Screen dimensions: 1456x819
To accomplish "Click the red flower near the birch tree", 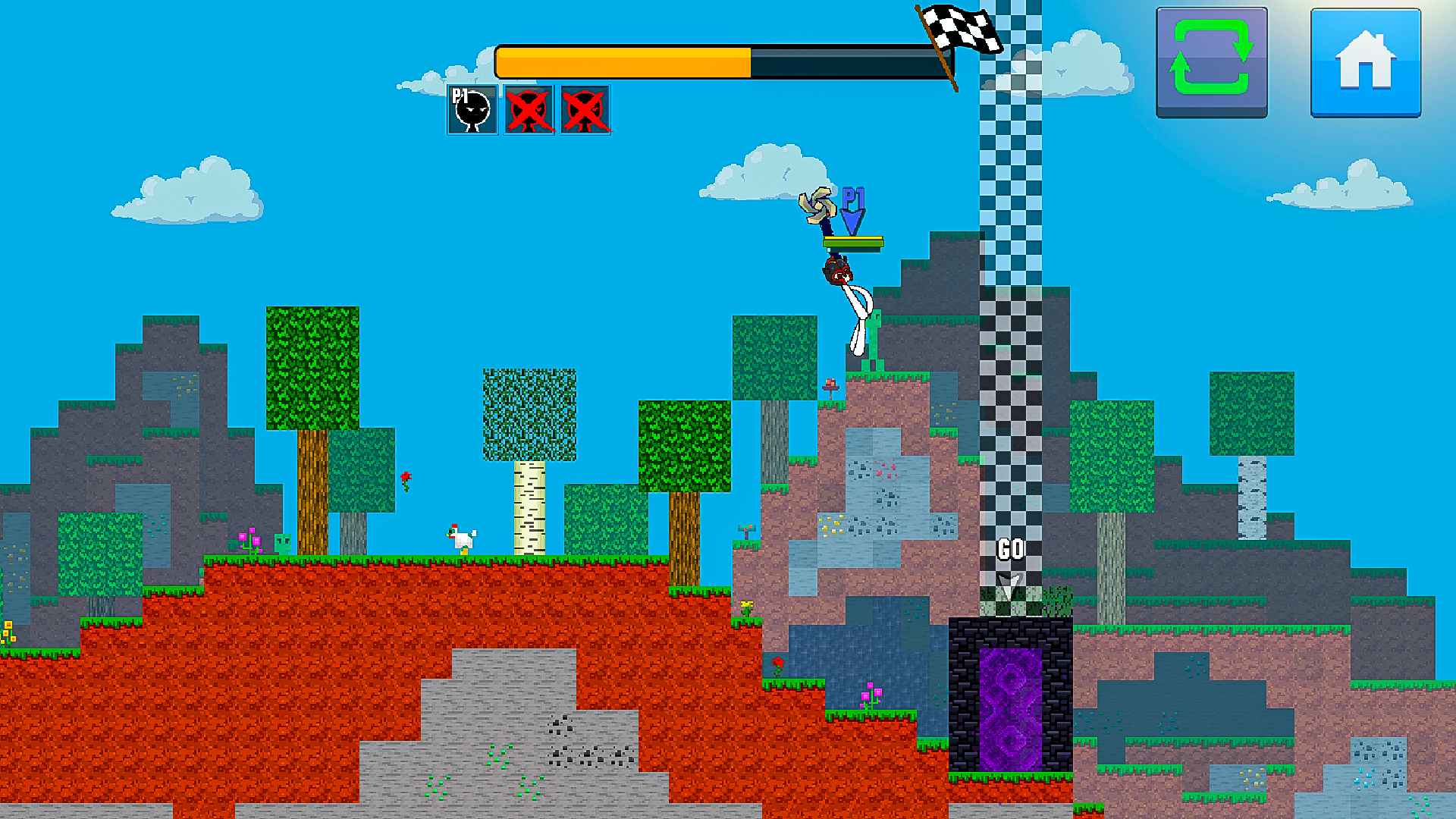I will click(406, 479).
